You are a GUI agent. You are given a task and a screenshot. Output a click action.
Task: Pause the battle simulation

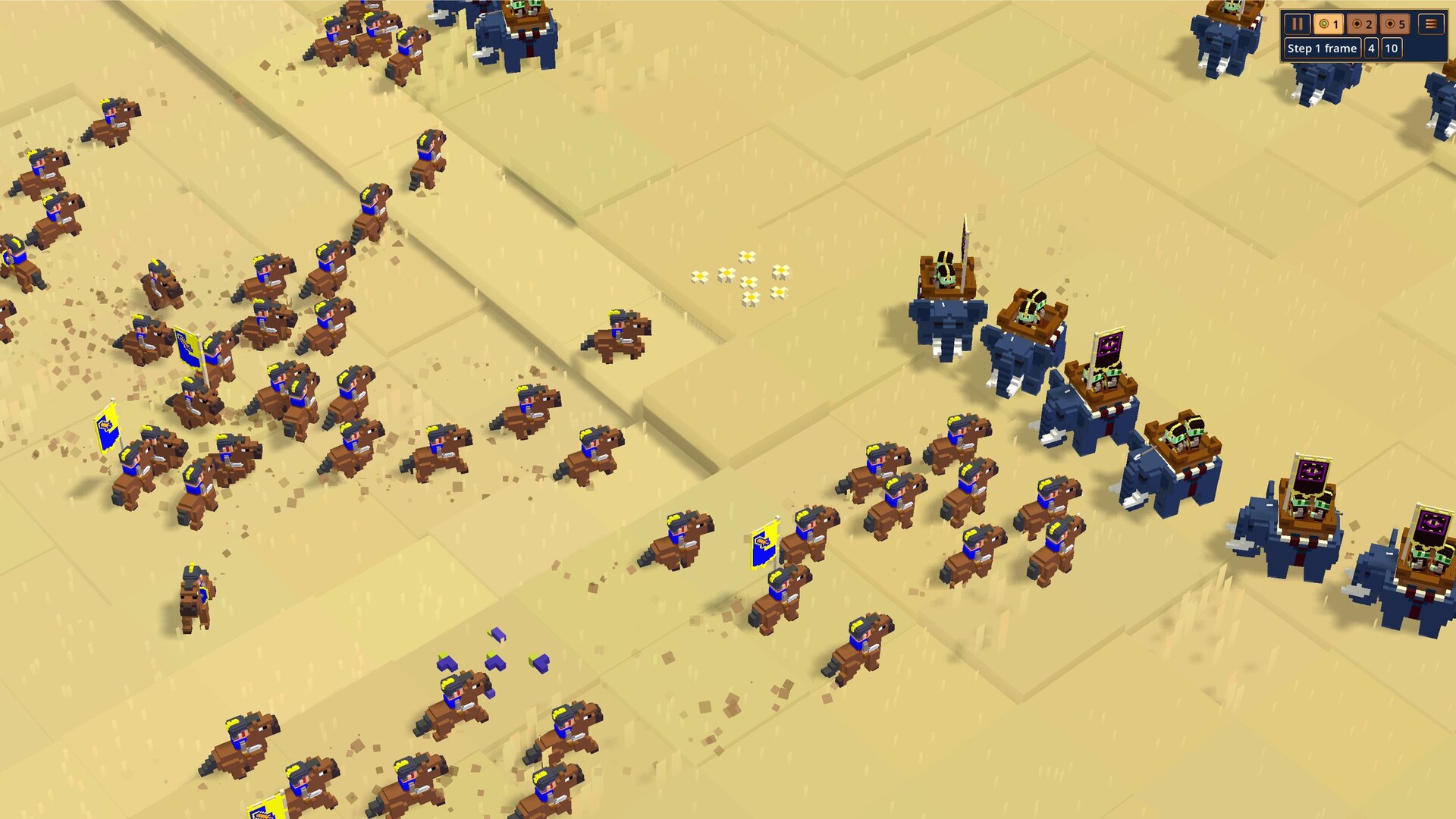1297,24
